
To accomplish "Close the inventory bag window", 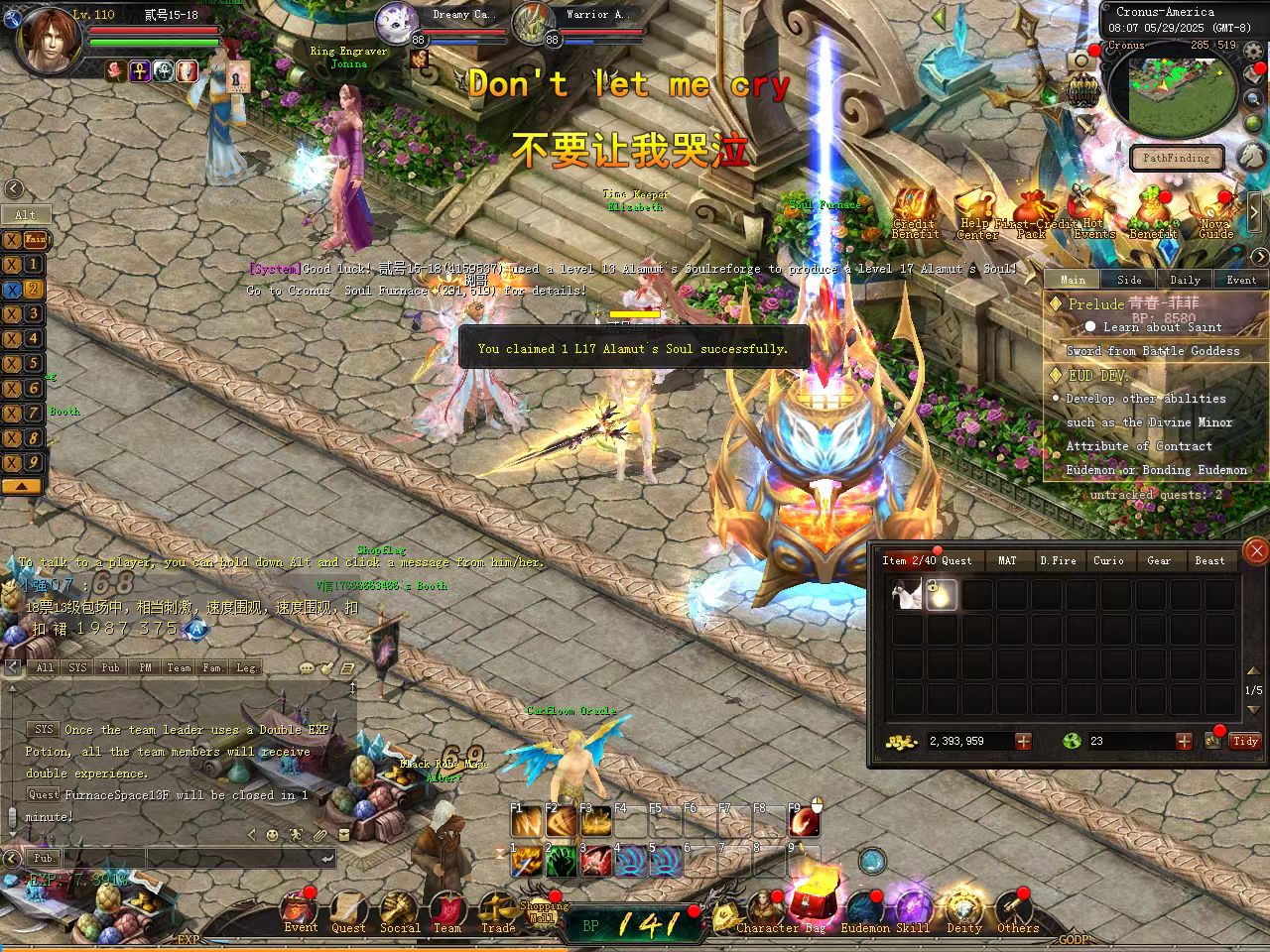I will click(1256, 550).
